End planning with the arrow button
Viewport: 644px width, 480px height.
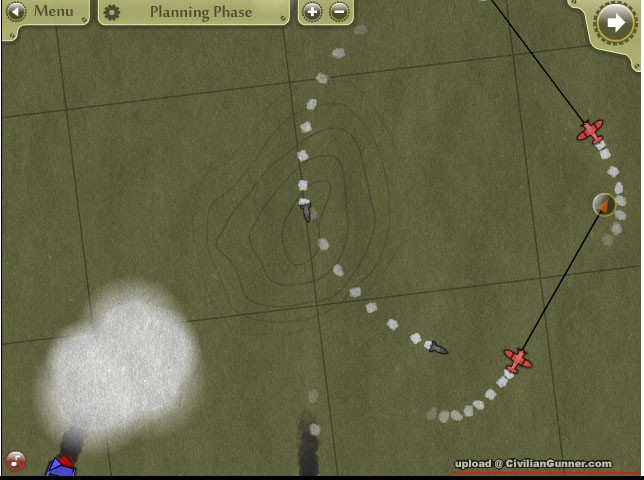coord(613,22)
